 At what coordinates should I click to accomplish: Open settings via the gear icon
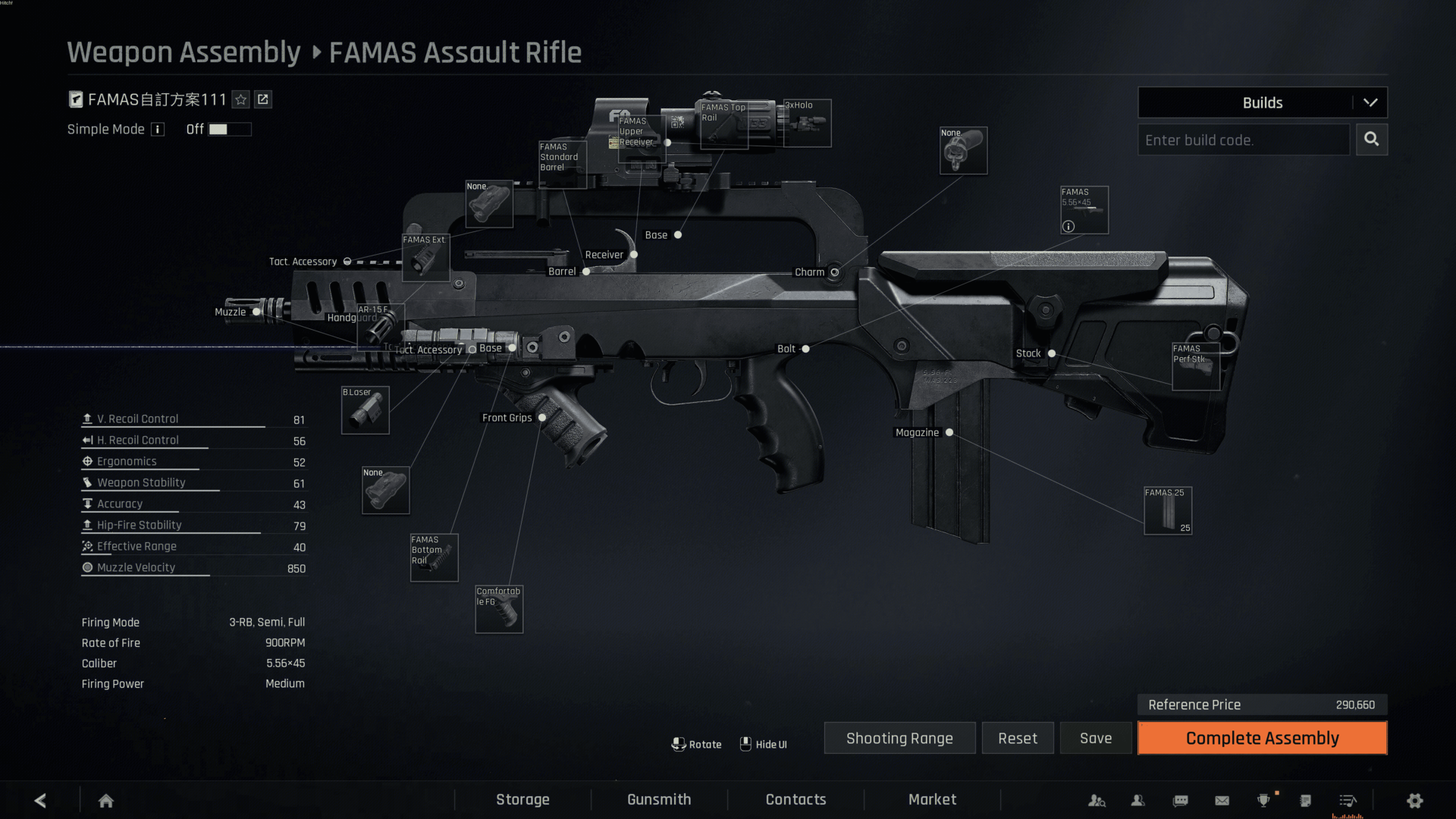pos(1414,800)
